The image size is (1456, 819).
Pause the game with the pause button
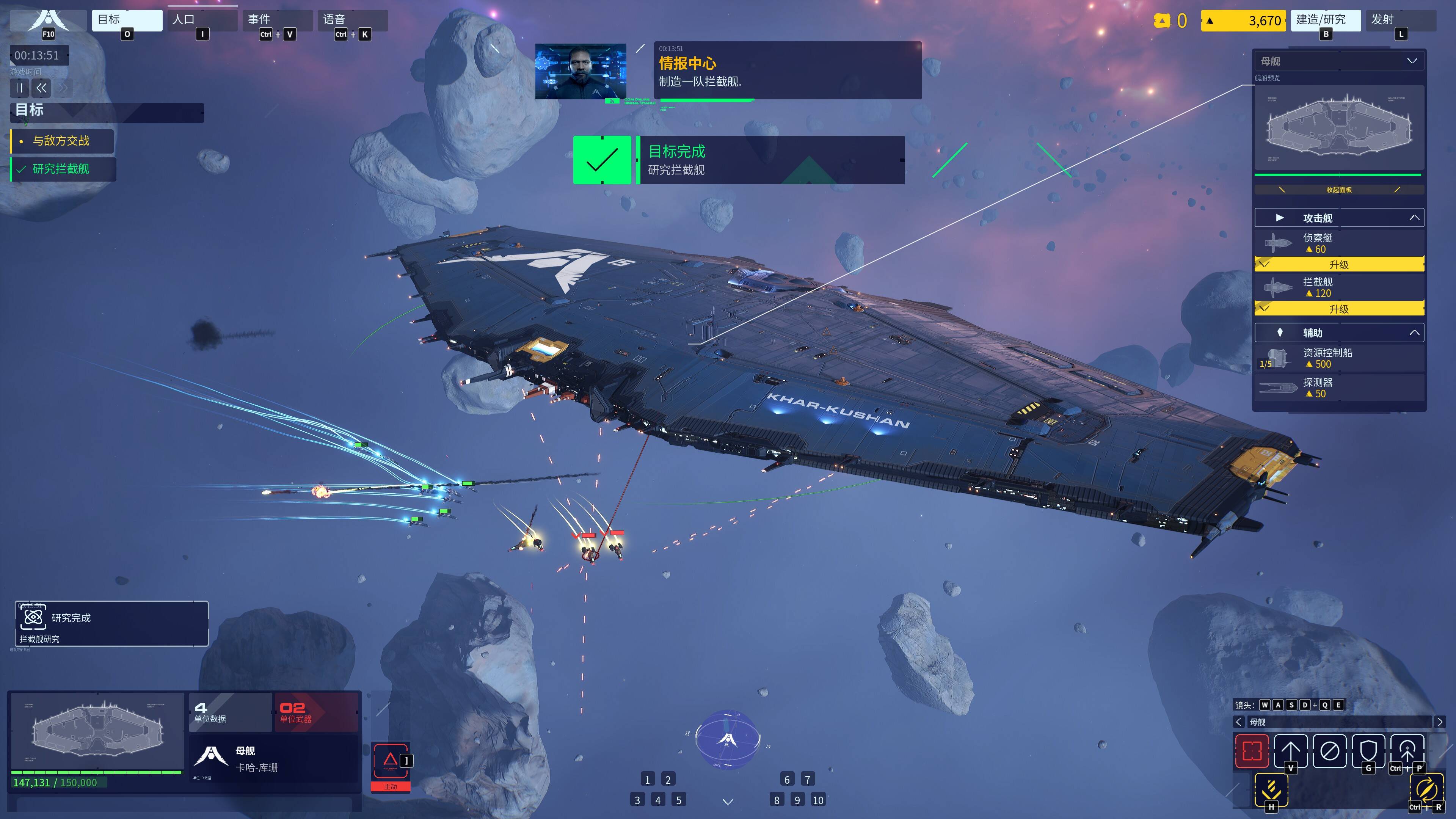click(x=19, y=88)
